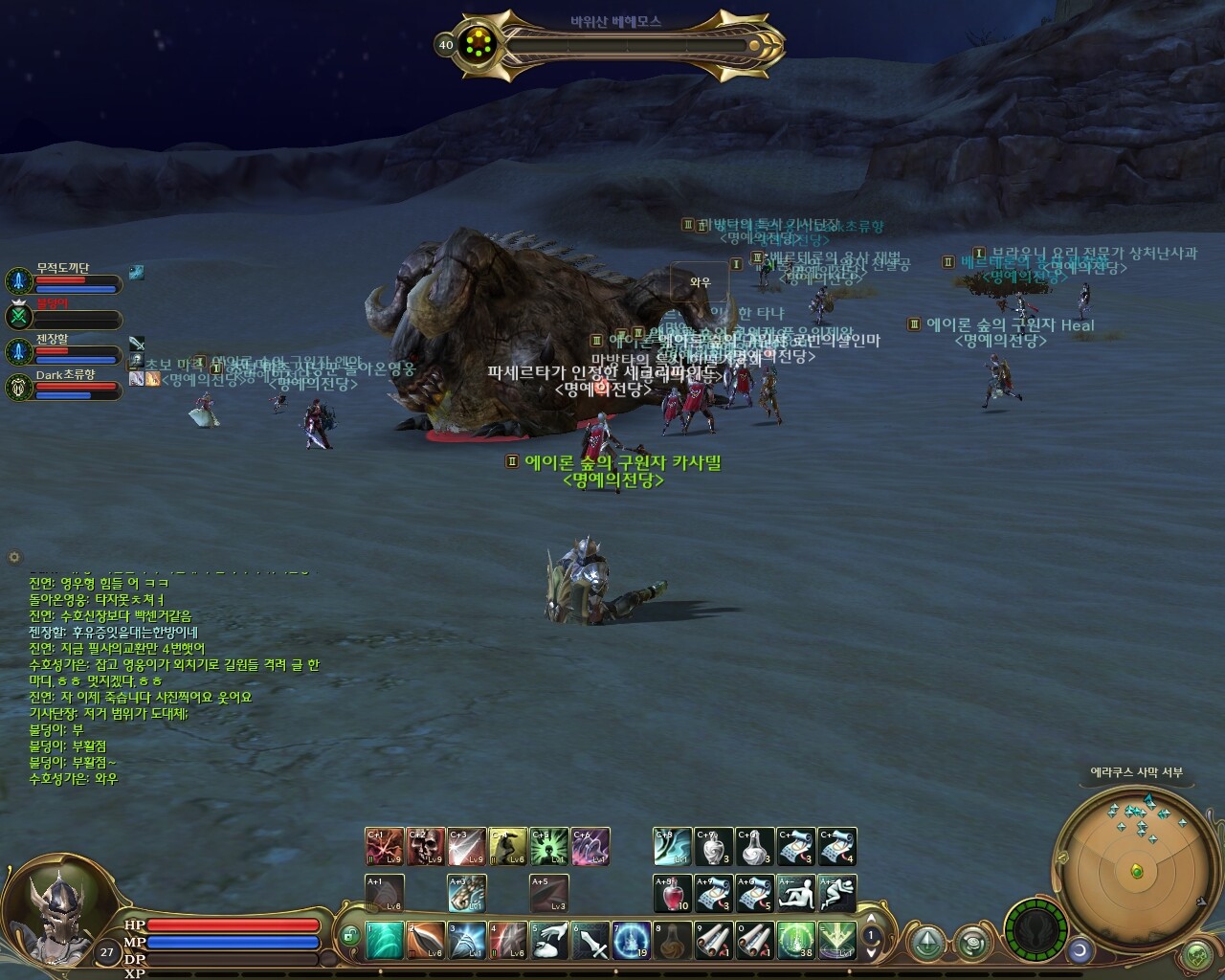Use the blue crystal item in slot 7

click(x=632, y=941)
